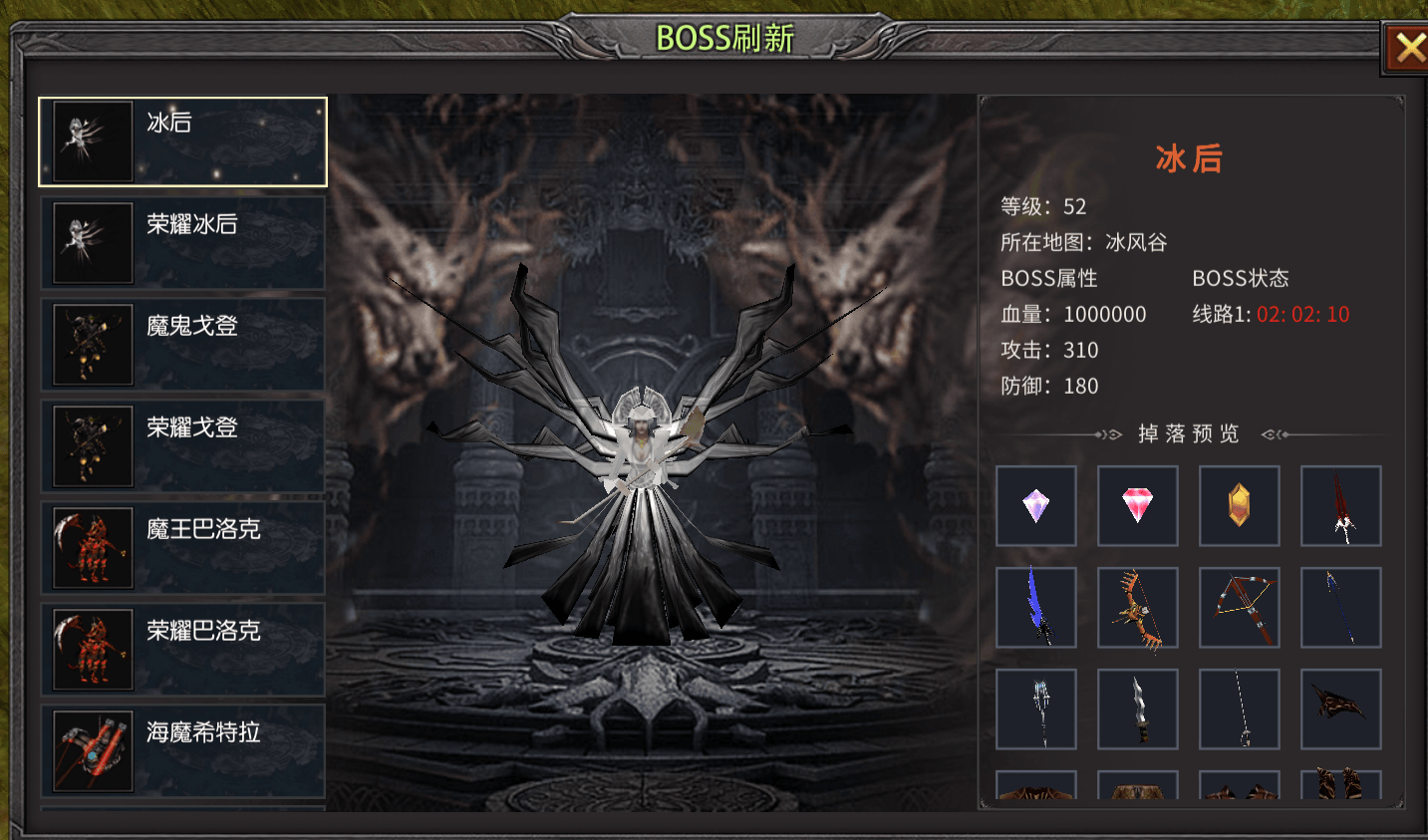
Task: Inspect the purple diamond gem drop
Action: [1036, 506]
